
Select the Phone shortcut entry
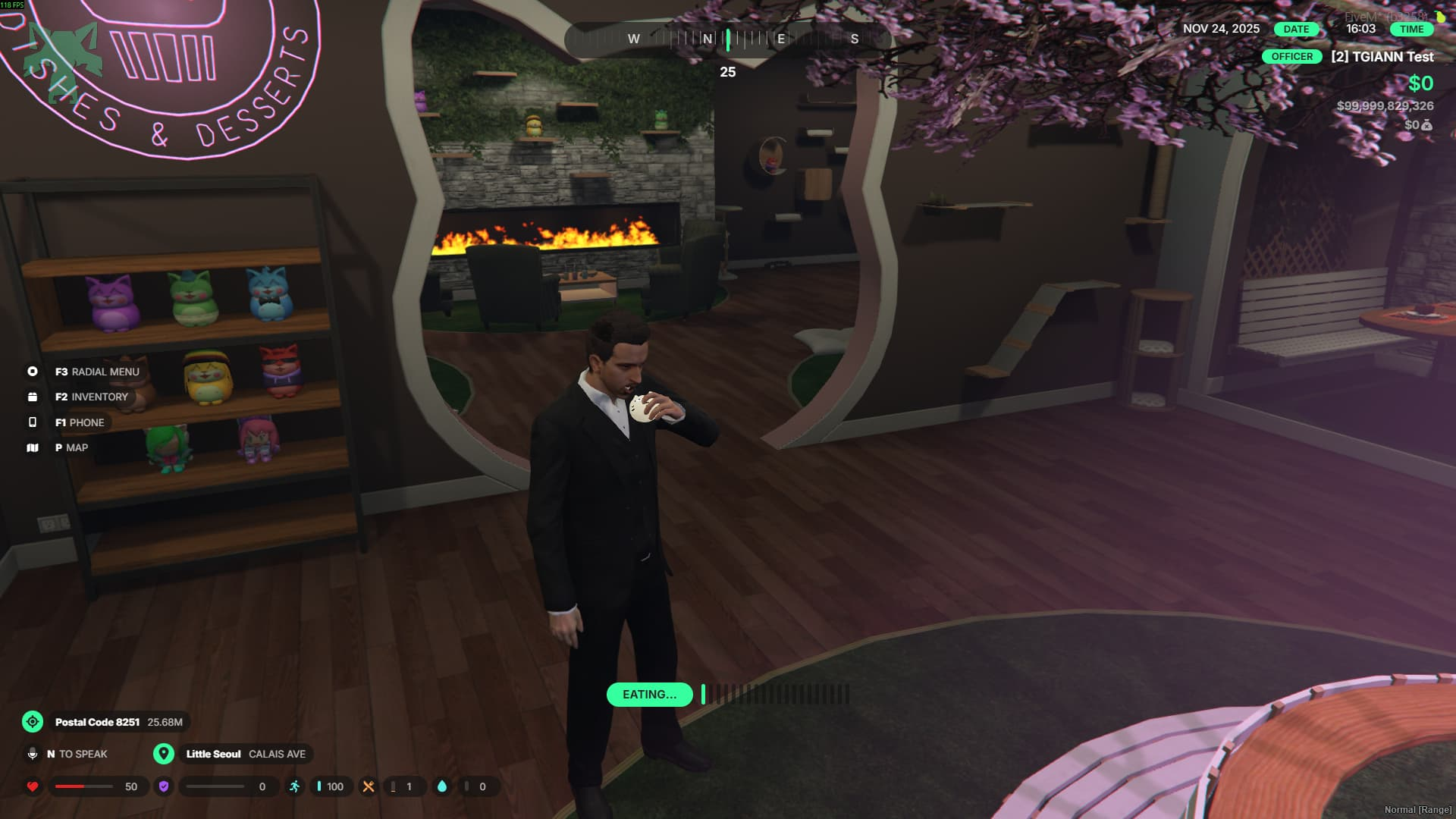(80, 422)
